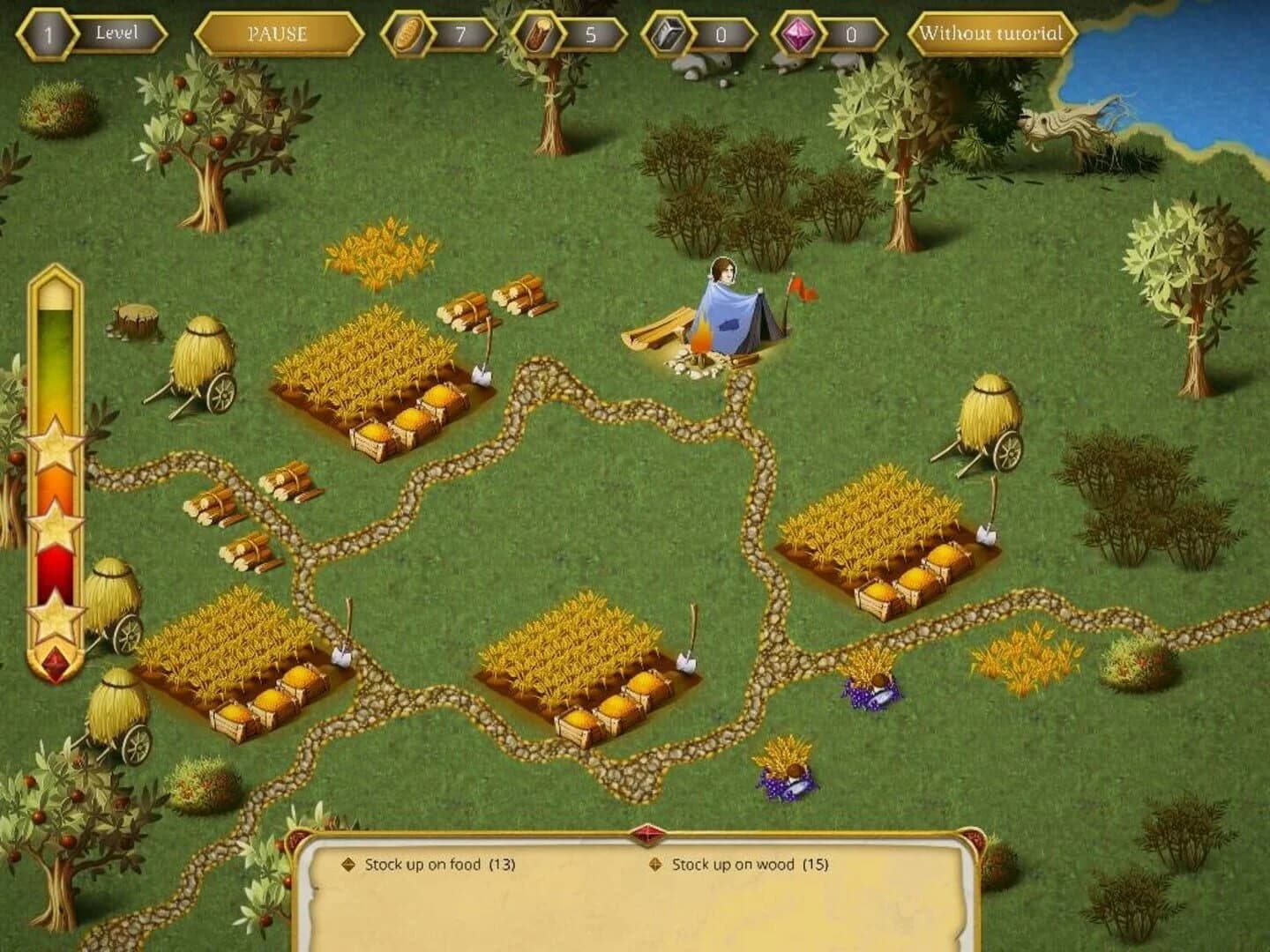1270x952 pixels.
Task: Click the diamond beside the wood objective
Action: point(654,865)
